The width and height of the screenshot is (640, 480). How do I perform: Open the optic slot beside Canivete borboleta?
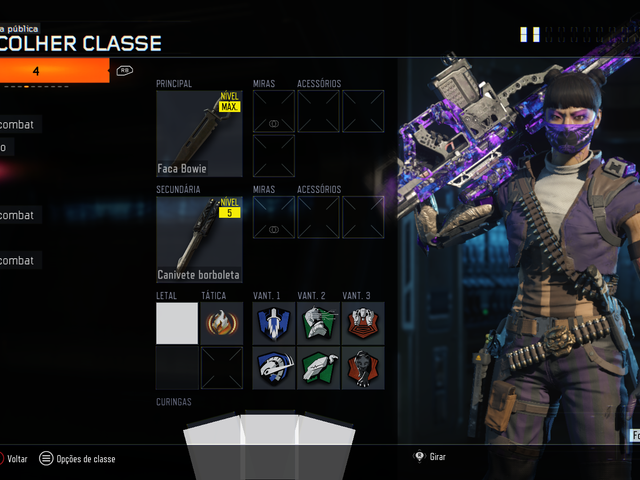[x=274, y=217]
